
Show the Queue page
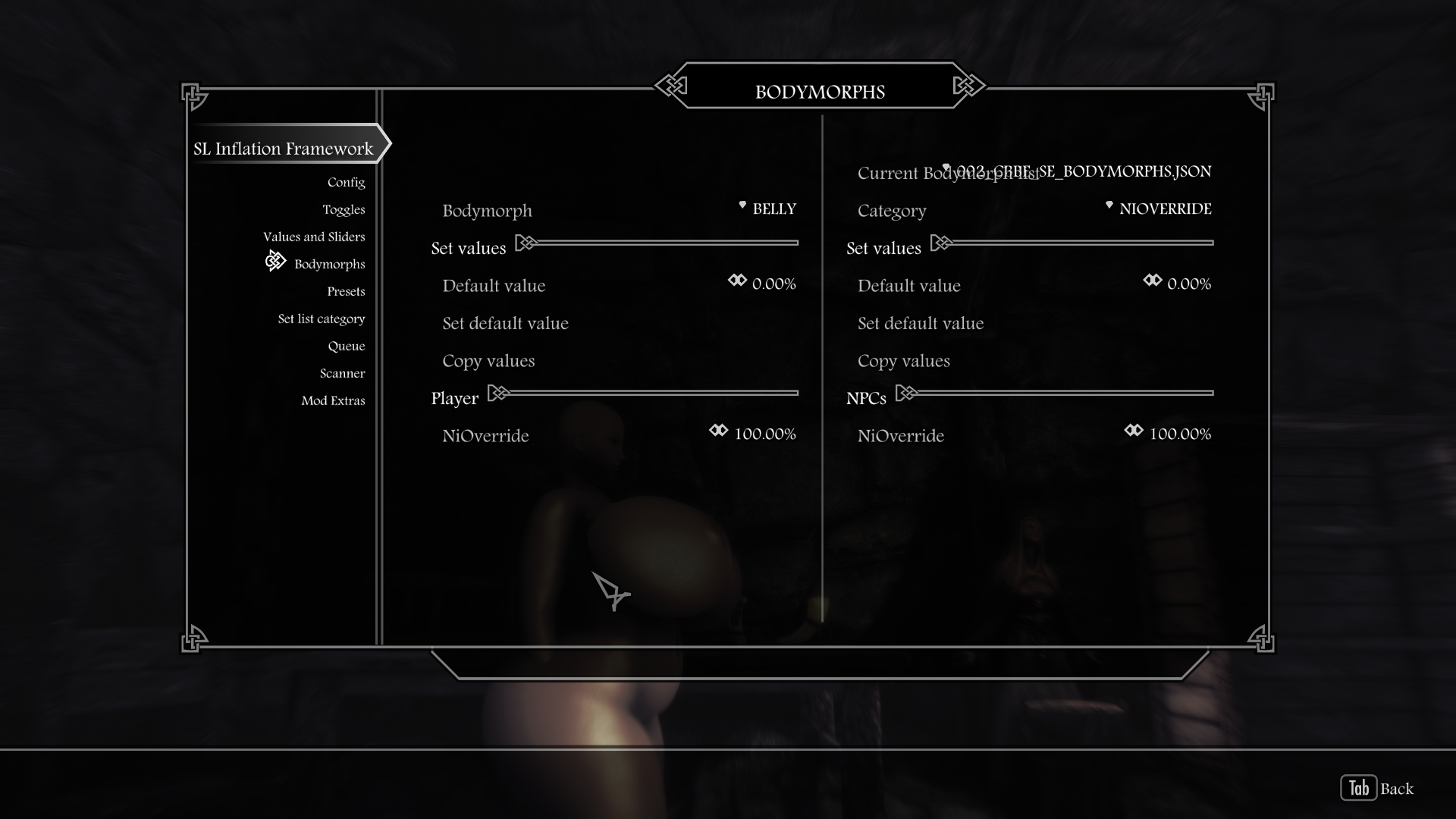[x=346, y=347]
